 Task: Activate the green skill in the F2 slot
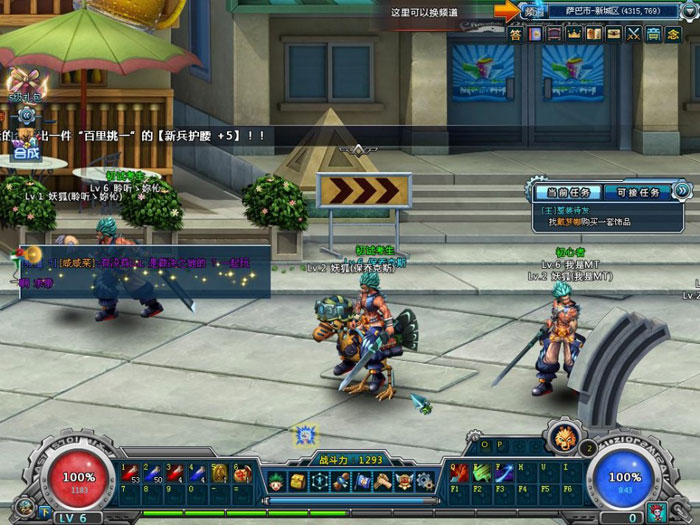point(480,473)
